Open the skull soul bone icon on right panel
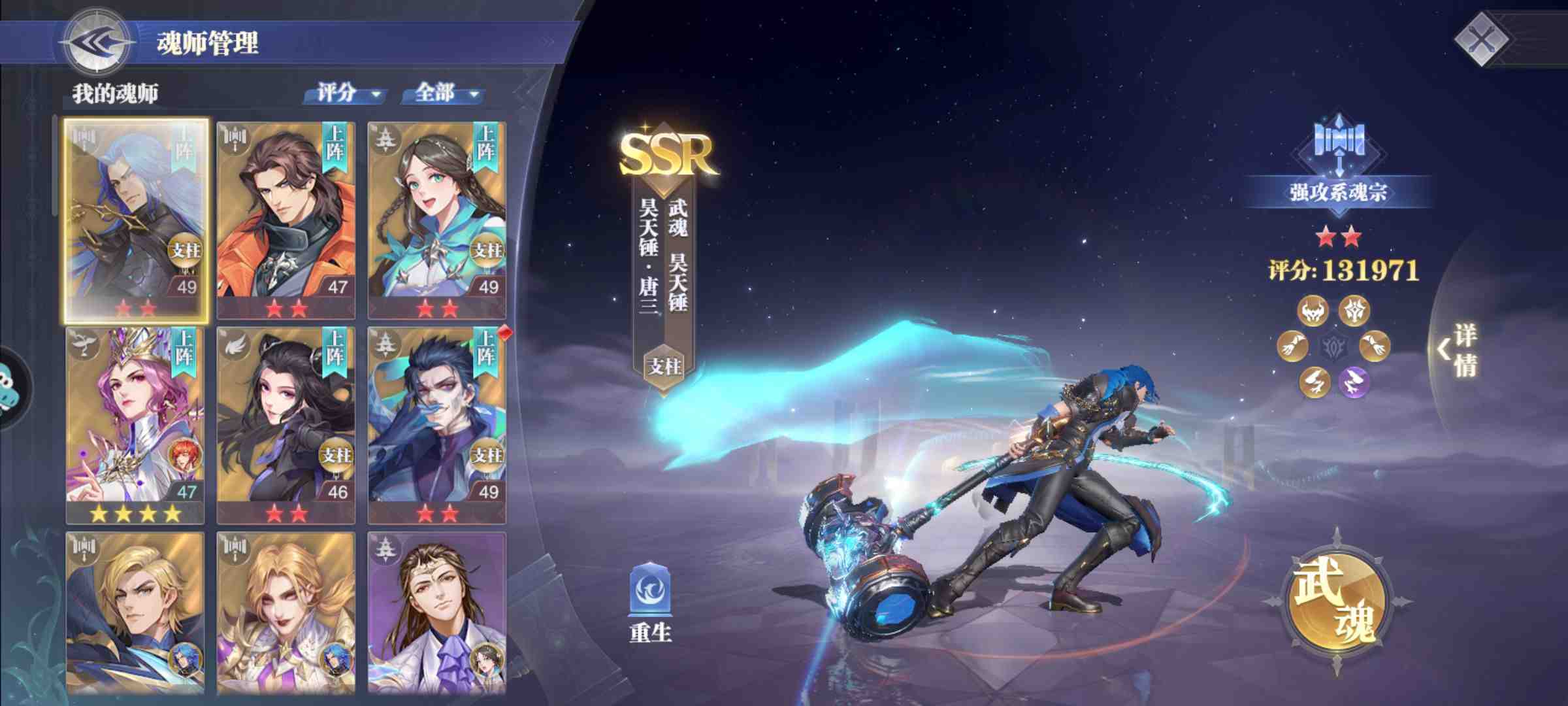Viewport: 1568px width, 706px height. click(x=1314, y=311)
